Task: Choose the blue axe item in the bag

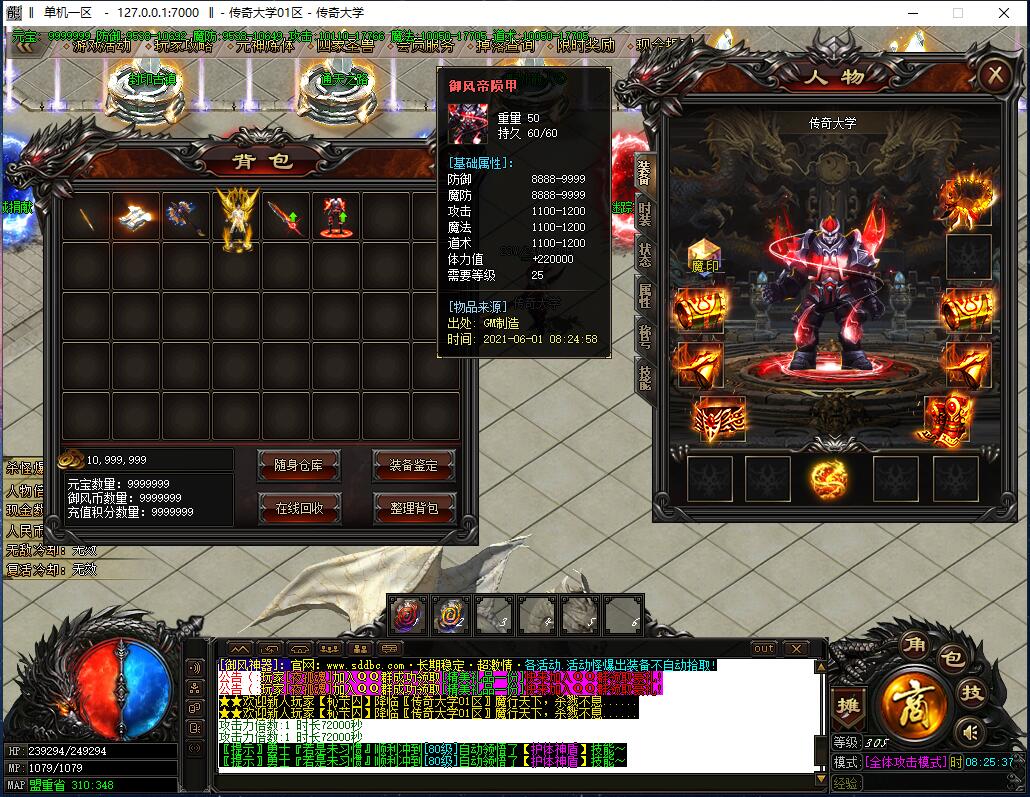Action: coord(186,216)
